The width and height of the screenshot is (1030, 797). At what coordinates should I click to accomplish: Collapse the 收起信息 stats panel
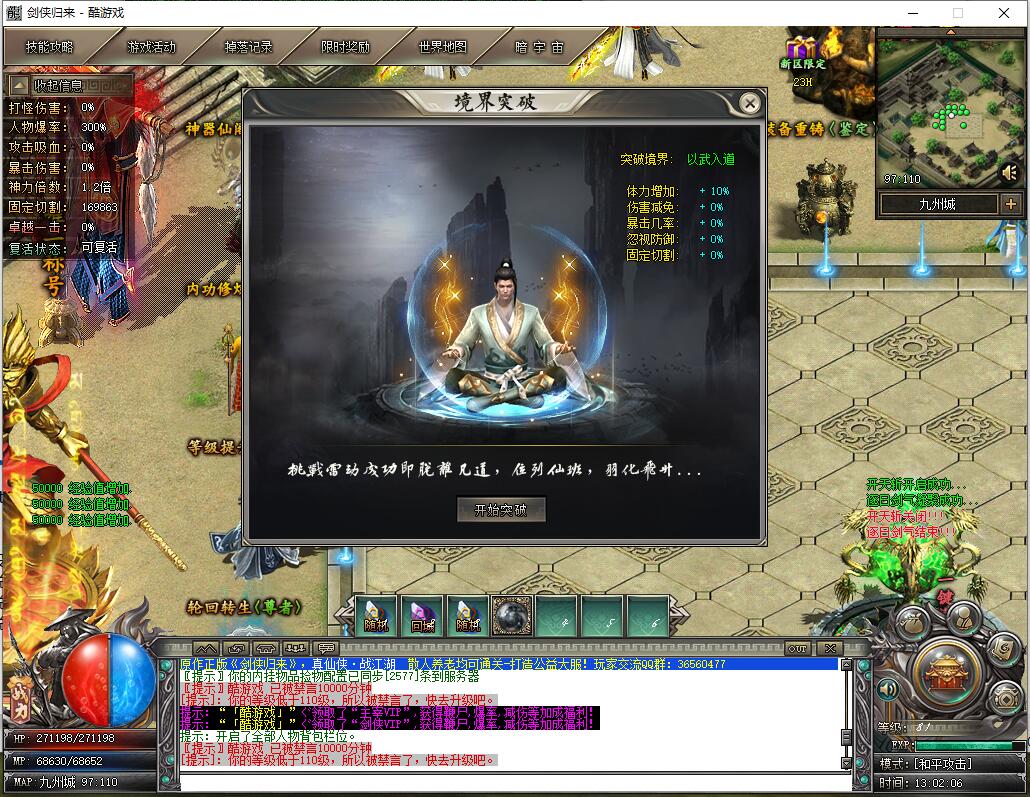point(70,86)
